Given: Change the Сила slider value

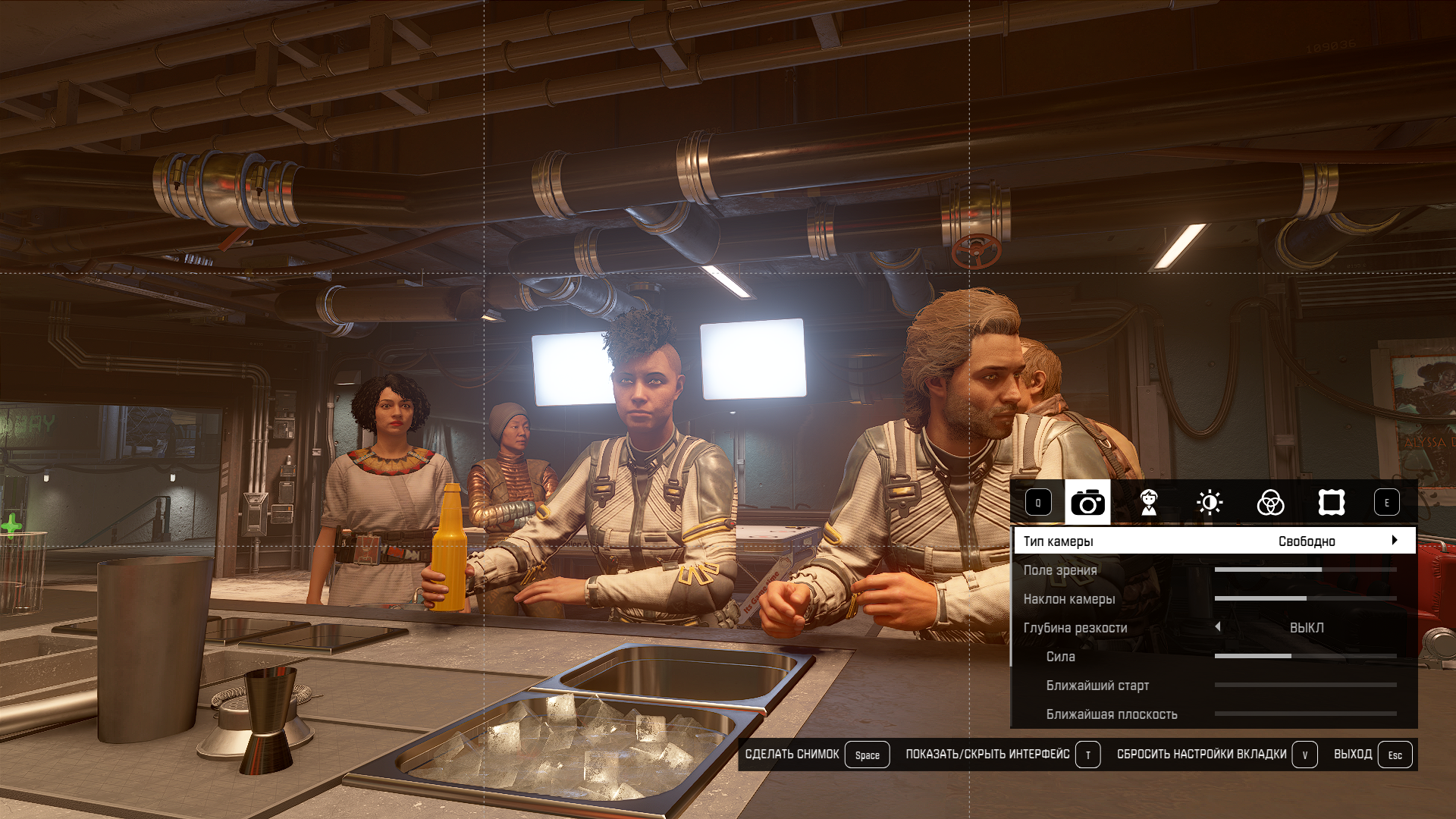Looking at the screenshot, I should click(x=1305, y=656).
